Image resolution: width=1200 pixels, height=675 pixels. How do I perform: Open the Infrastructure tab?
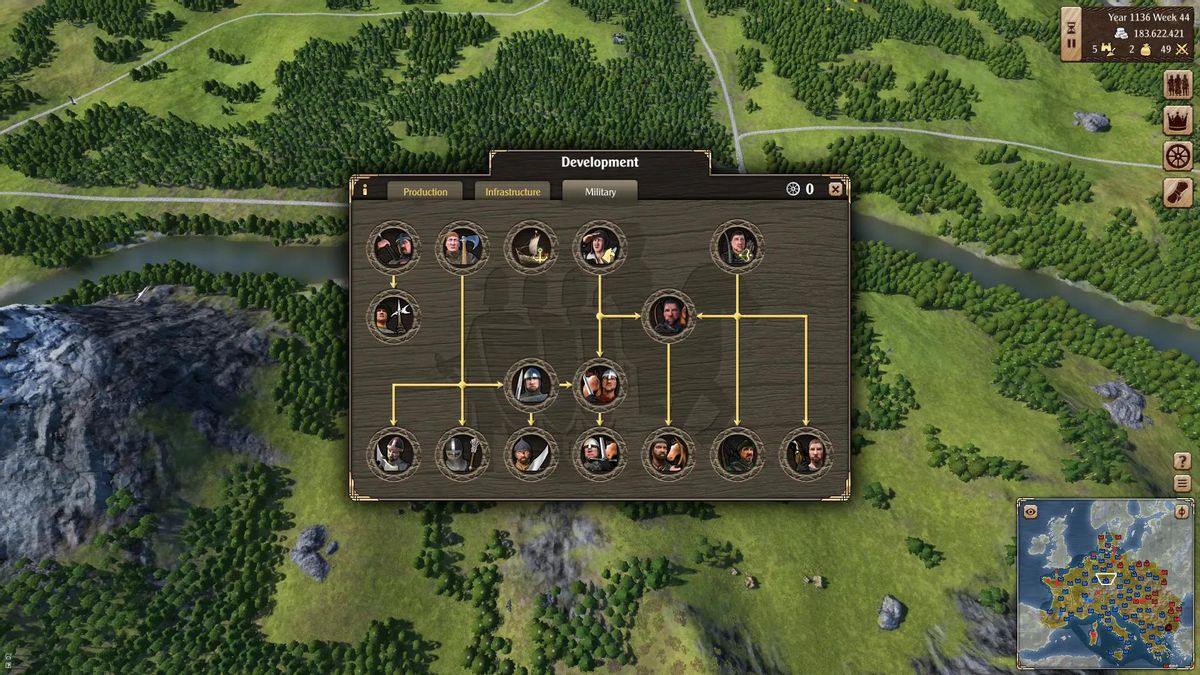coord(512,191)
